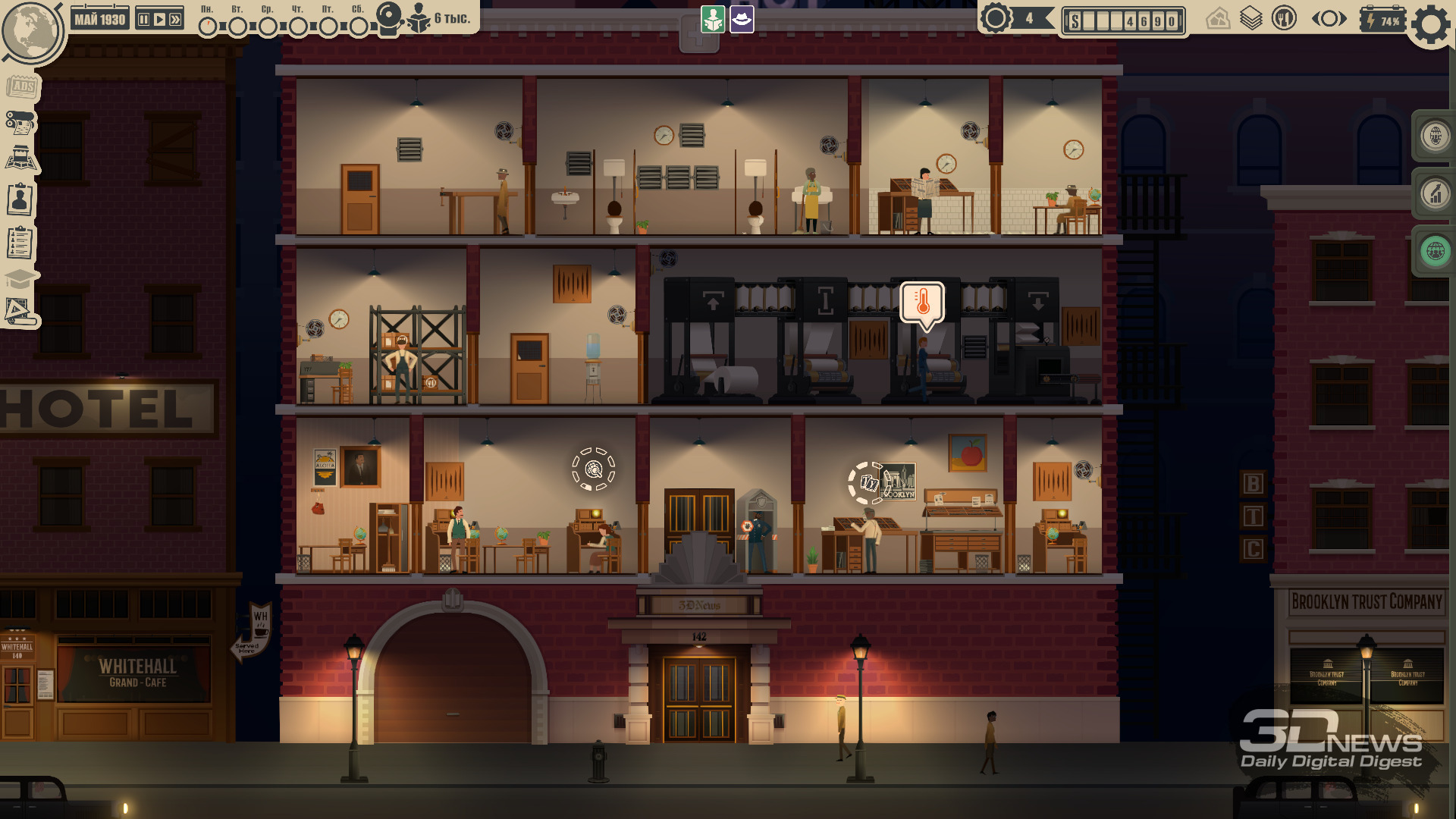Open the May 1930 calendar
This screenshot has width=1456, height=819.
[99, 20]
